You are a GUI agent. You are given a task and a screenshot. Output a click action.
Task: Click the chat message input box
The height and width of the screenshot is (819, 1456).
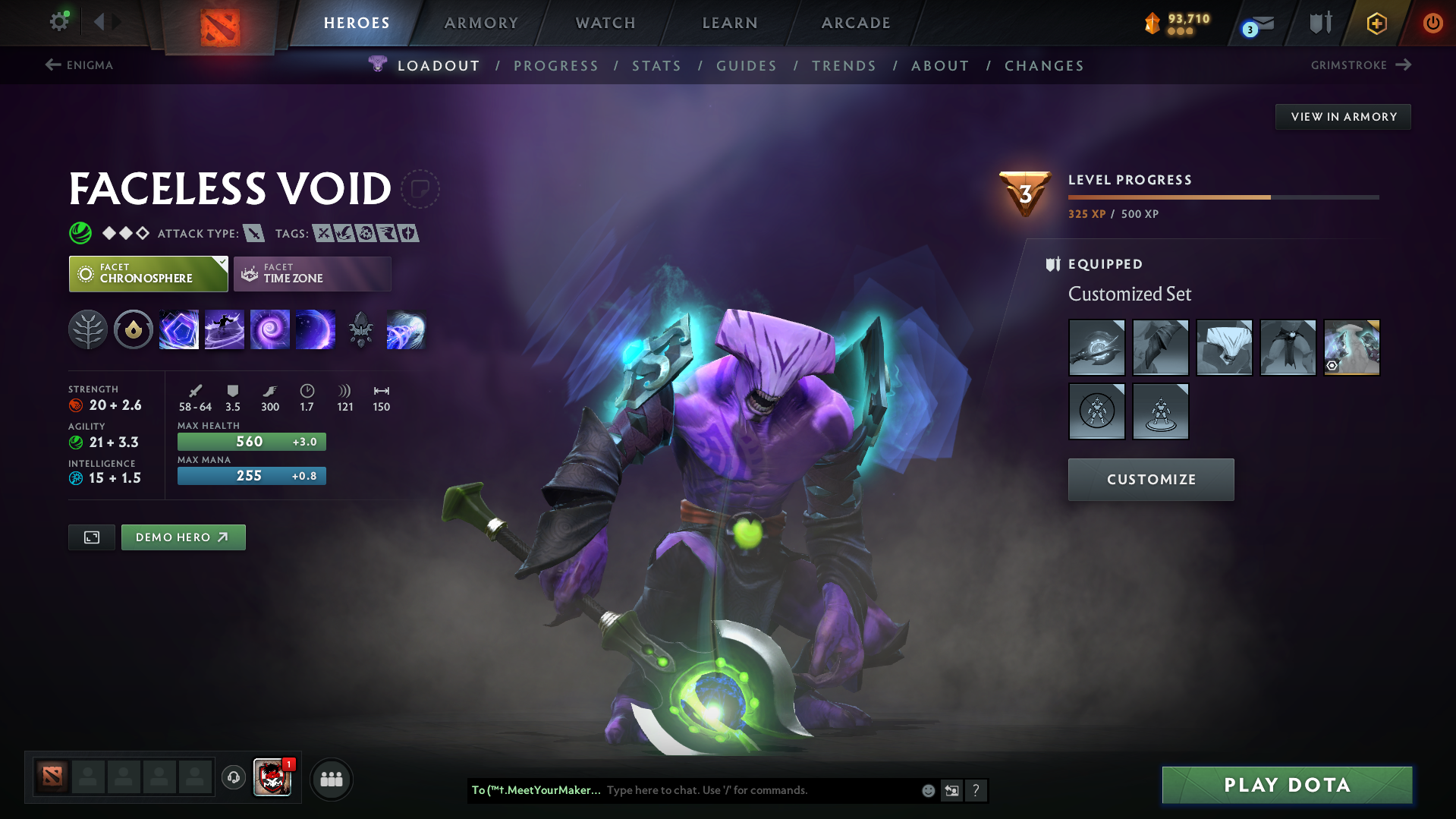point(759,790)
